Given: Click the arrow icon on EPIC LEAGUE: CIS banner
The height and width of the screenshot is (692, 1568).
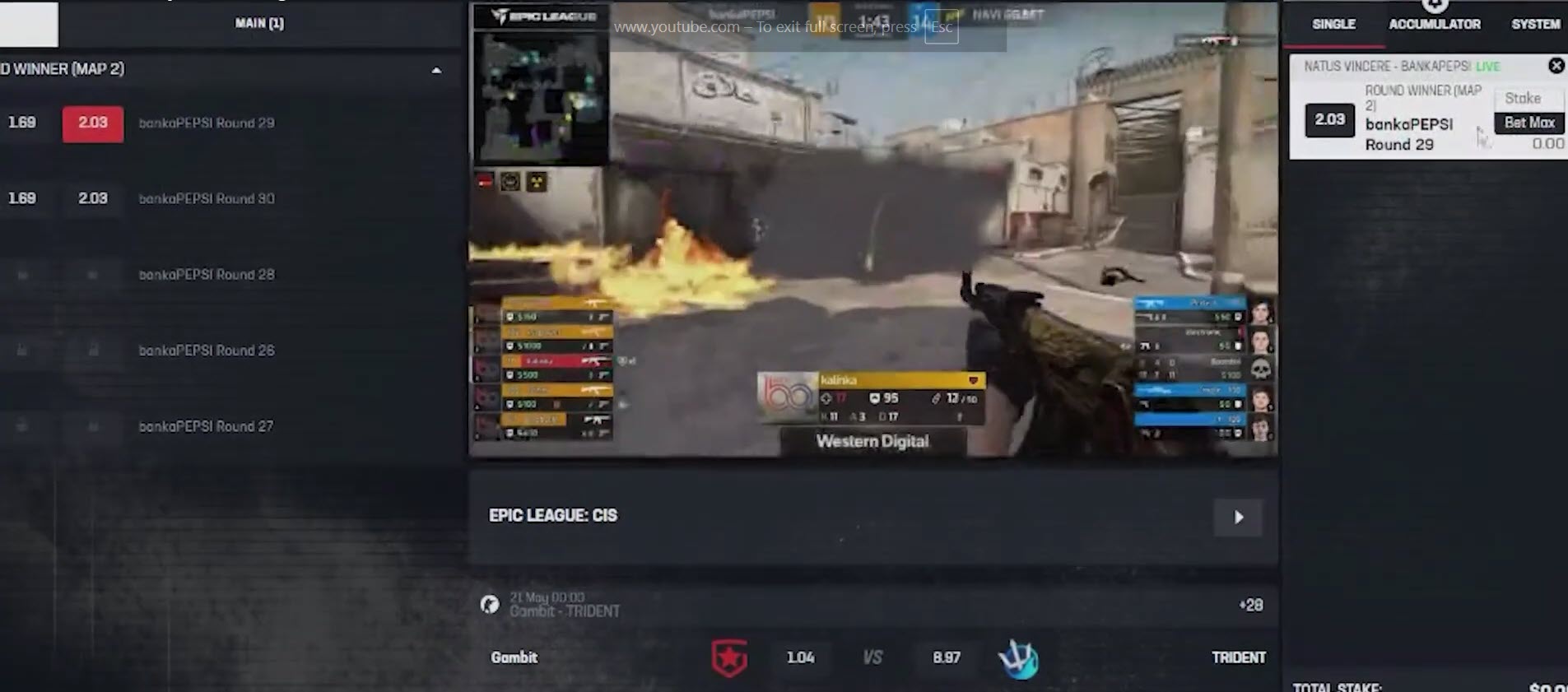Looking at the screenshot, I should [x=1238, y=517].
